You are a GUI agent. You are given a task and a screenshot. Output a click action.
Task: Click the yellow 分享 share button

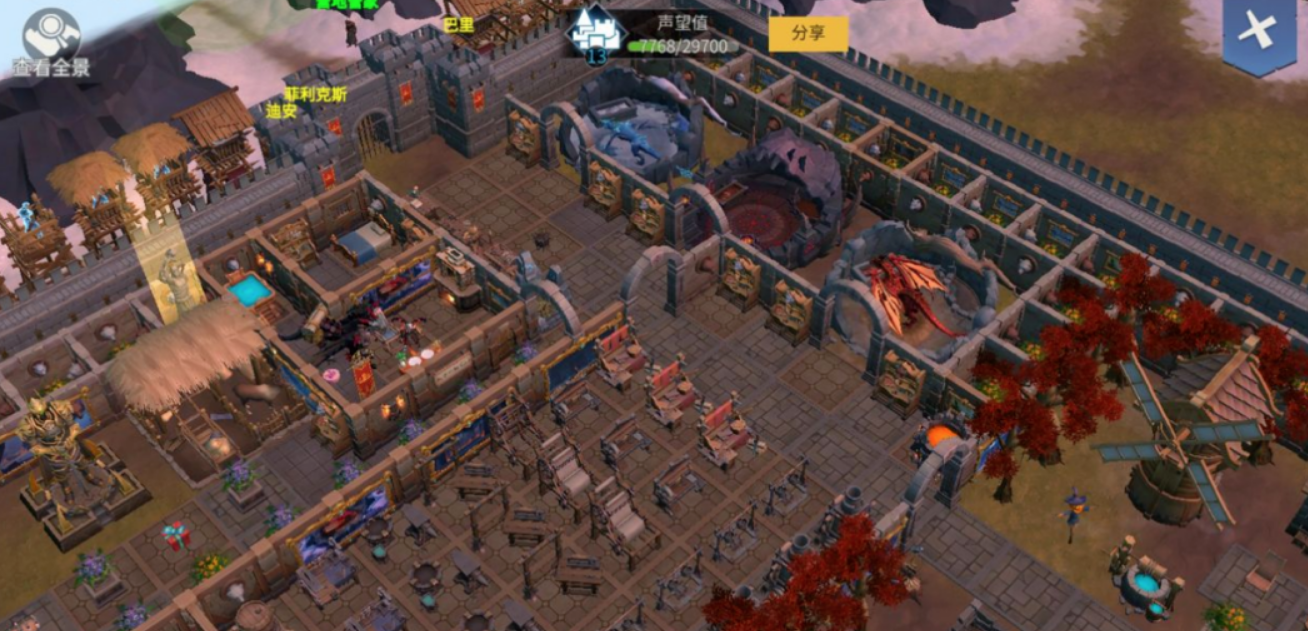(x=807, y=34)
